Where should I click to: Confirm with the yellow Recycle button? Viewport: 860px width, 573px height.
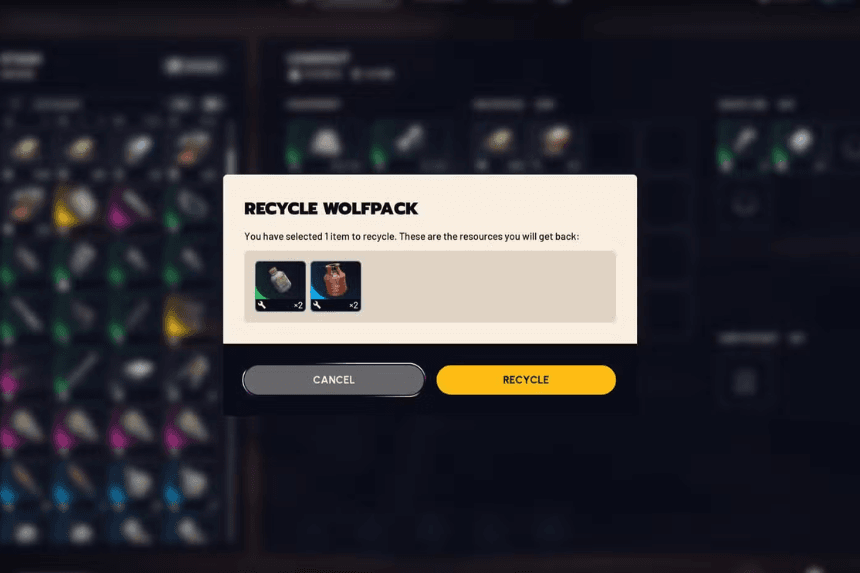[525, 380]
